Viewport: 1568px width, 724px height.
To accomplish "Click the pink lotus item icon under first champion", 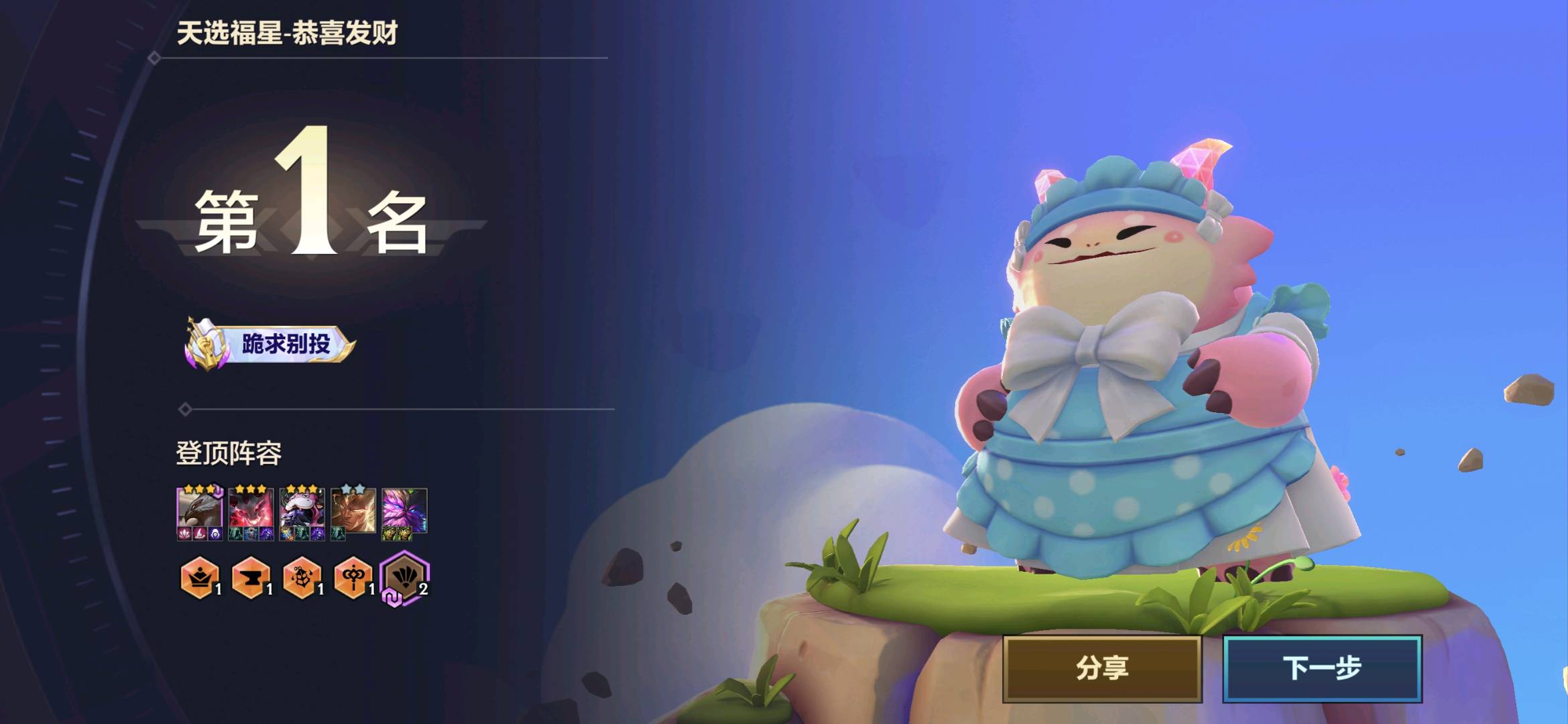I will point(184,535).
